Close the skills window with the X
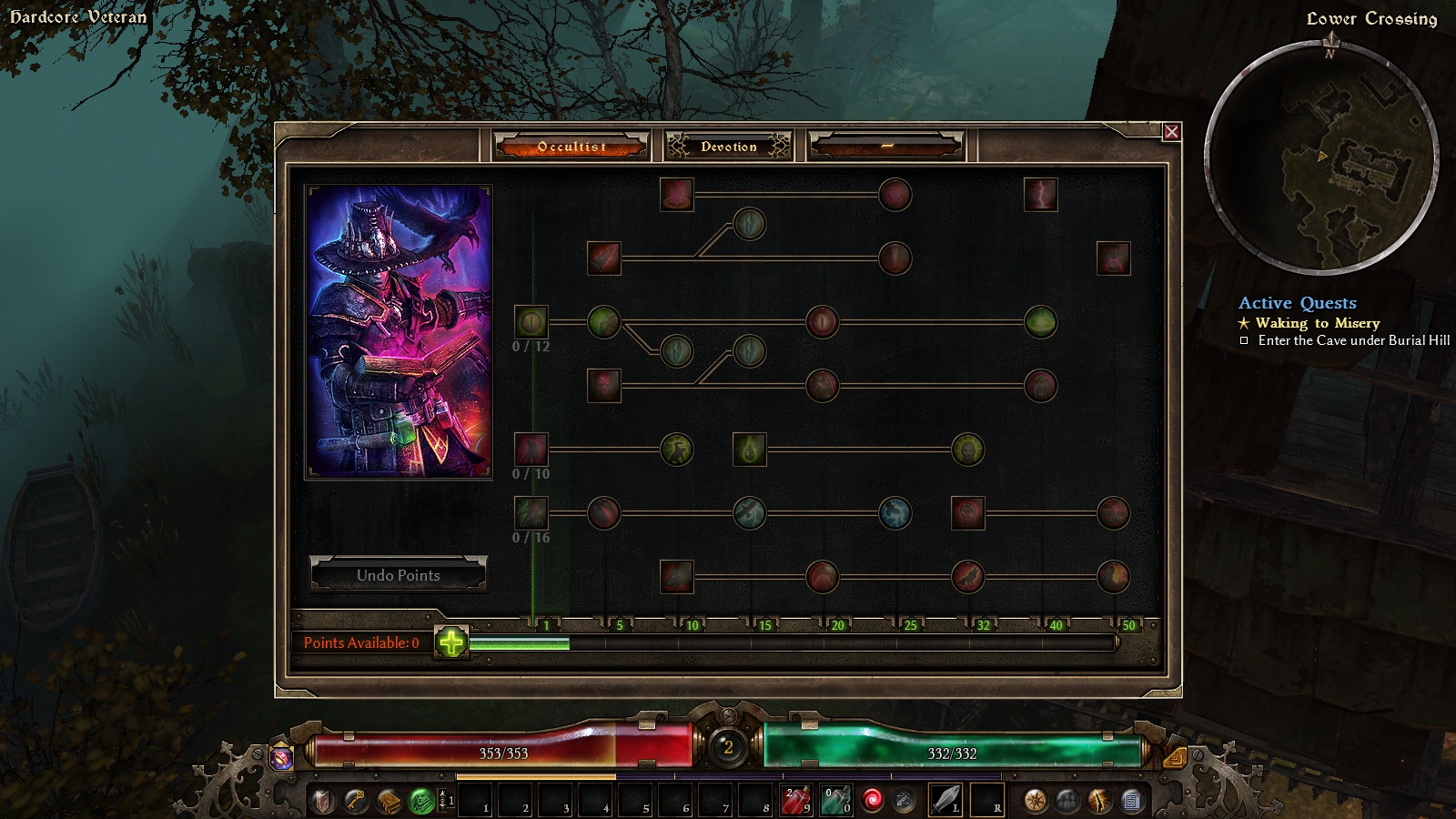Viewport: 1456px width, 819px height. click(x=1171, y=132)
